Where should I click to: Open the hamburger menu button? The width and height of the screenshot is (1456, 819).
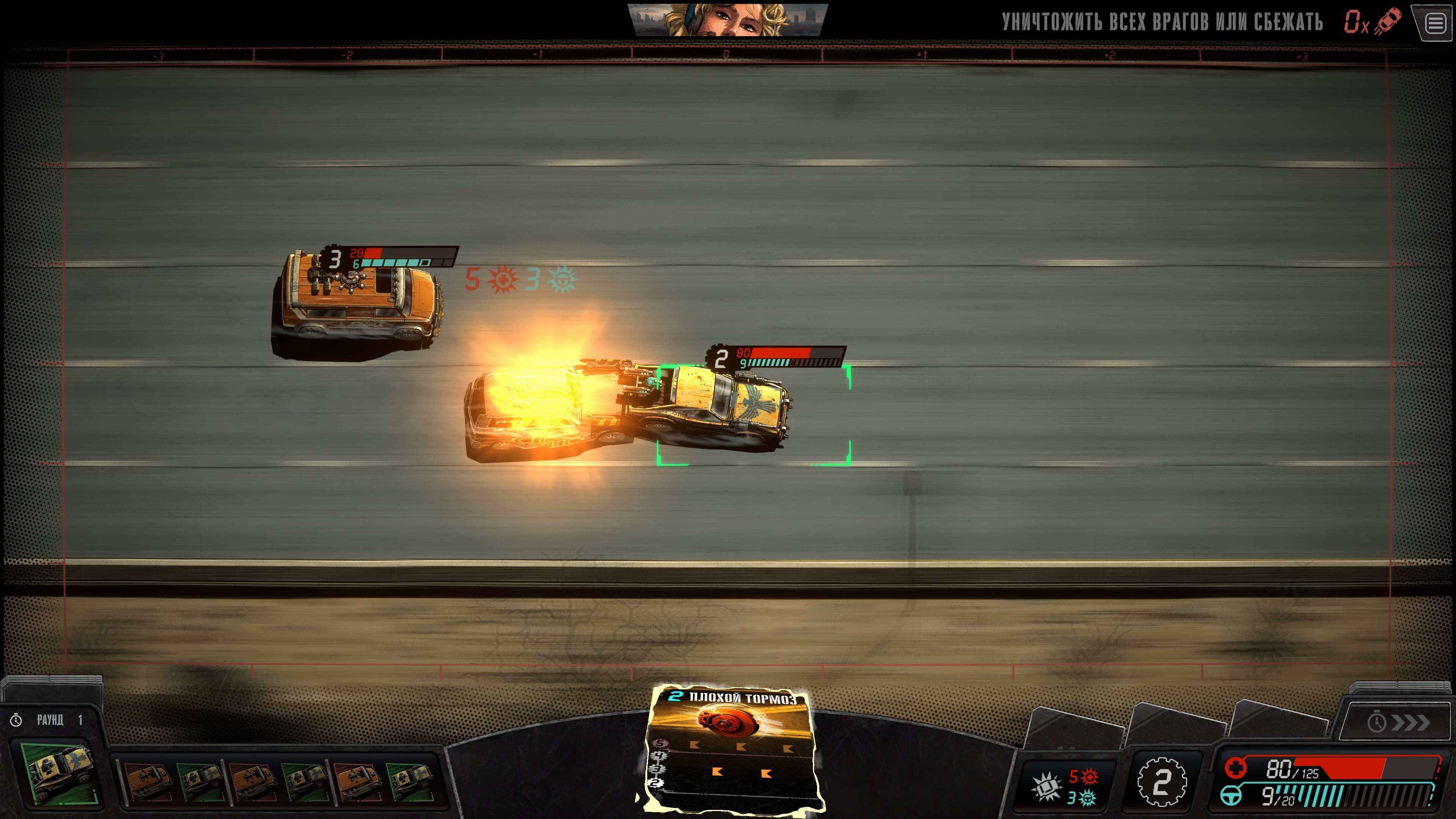click(x=1436, y=24)
